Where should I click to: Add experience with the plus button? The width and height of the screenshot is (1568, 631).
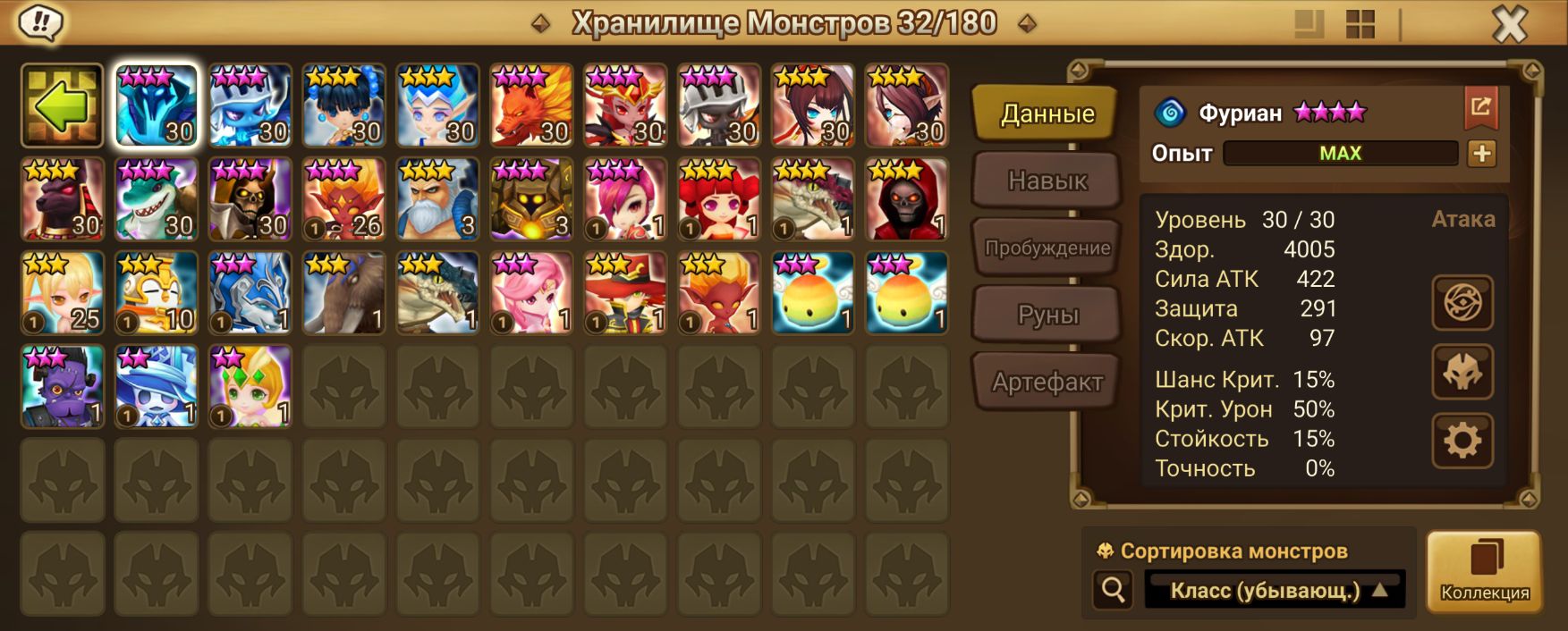point(1481,154)
